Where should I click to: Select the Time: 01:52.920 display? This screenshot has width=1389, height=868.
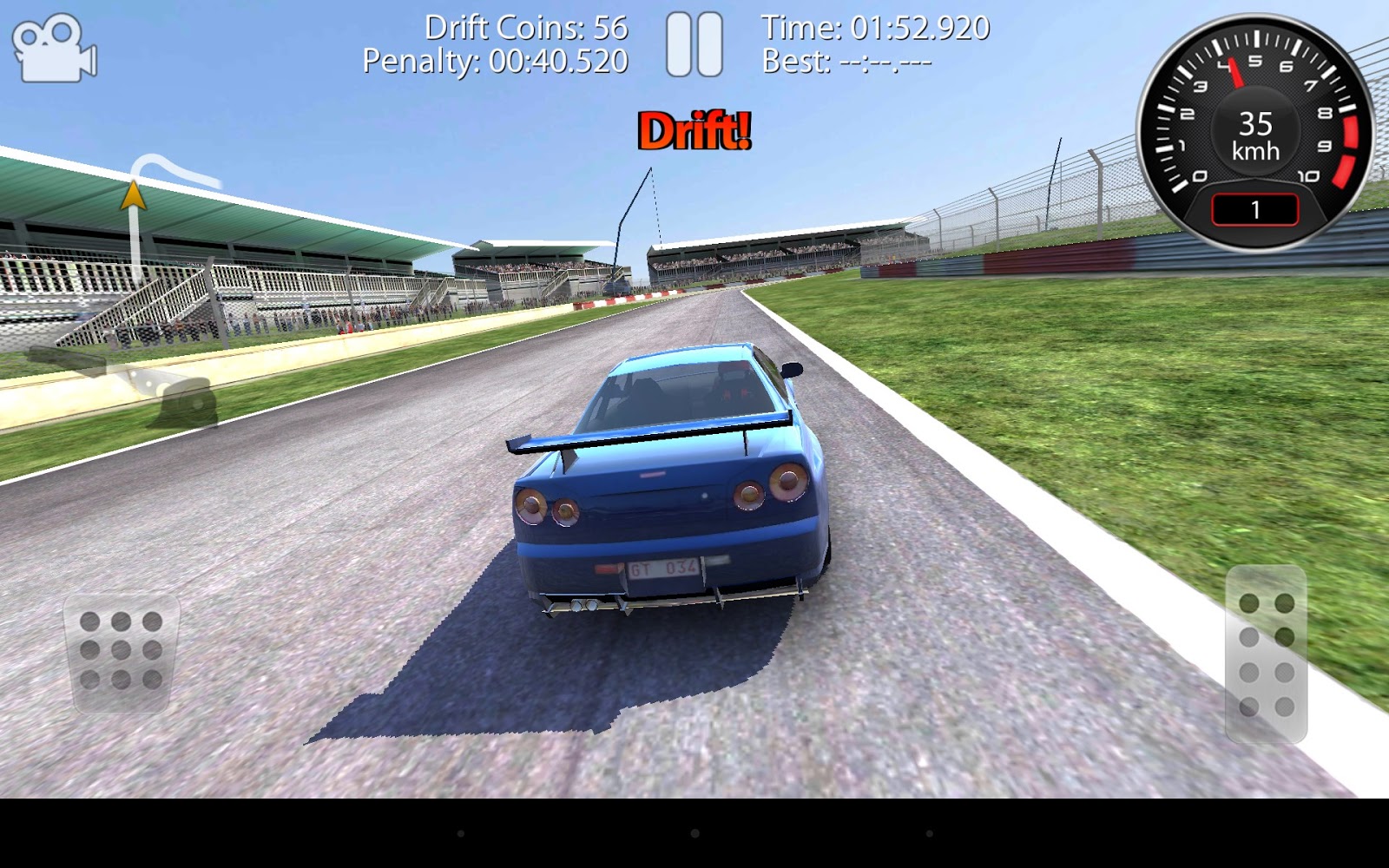pos(876,27)
